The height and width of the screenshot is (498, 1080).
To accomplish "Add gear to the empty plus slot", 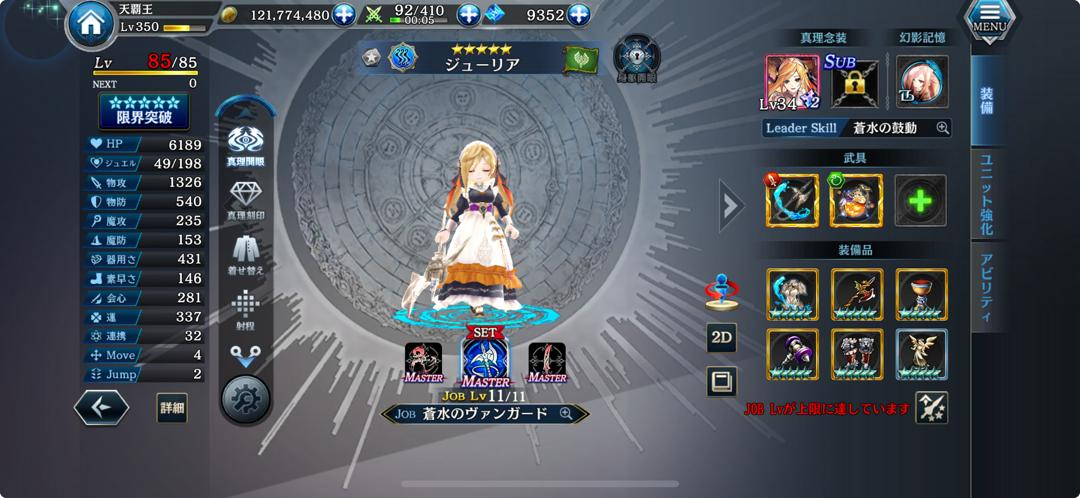I will [x=920, y=201].
